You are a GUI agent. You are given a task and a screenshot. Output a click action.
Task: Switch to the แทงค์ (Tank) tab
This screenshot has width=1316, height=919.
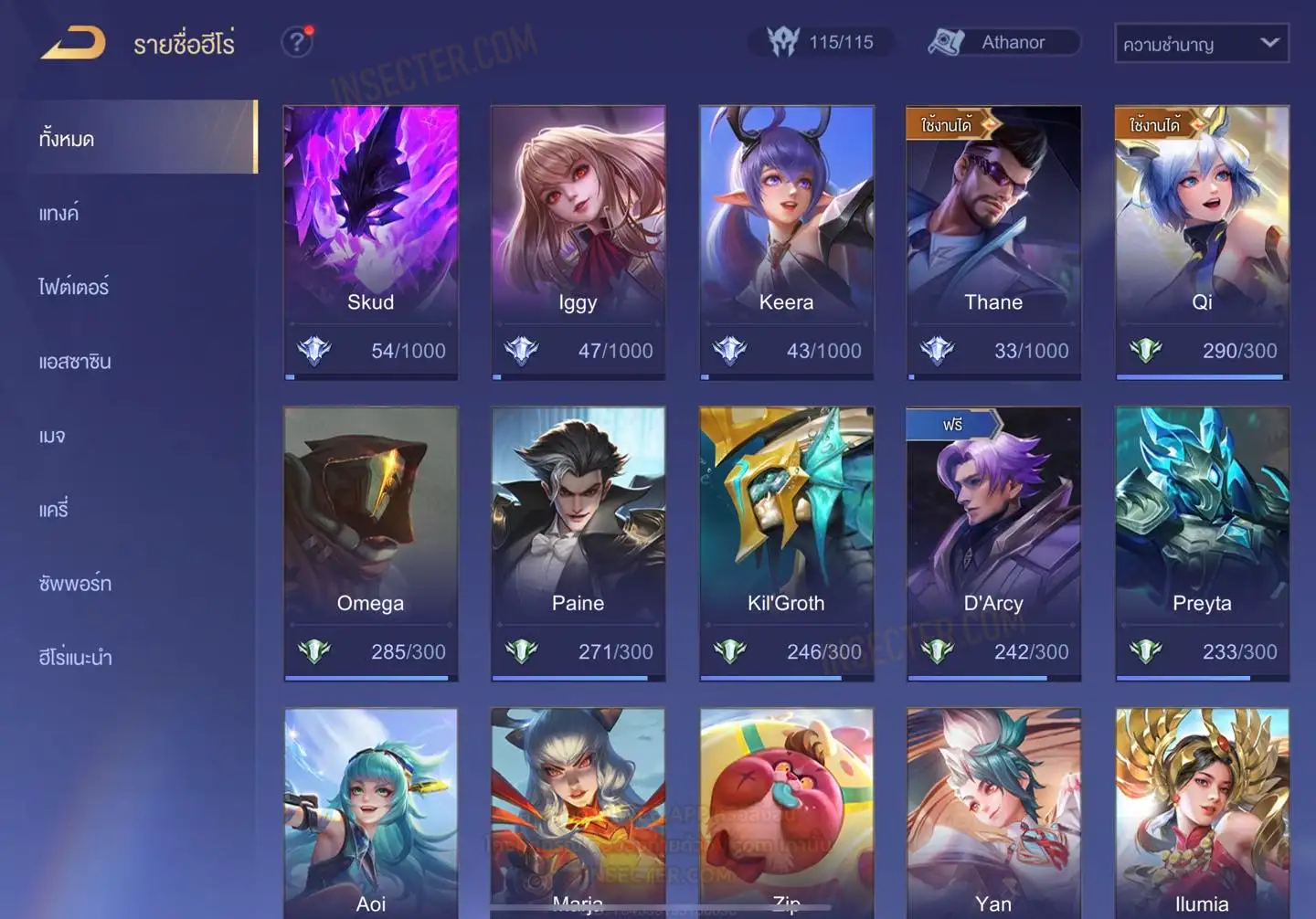pos(60,214)
